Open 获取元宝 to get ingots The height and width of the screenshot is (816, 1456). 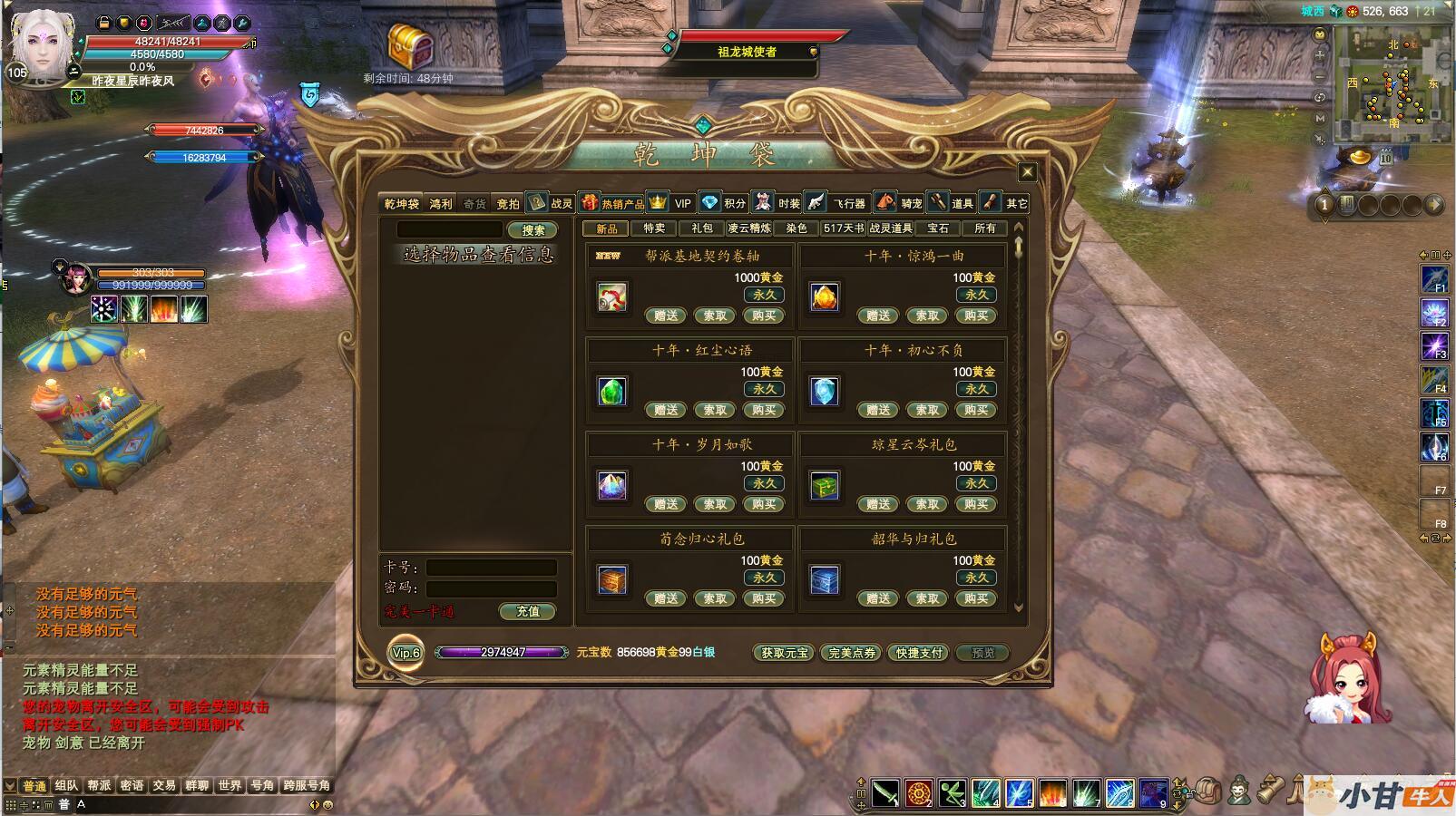(x=784, y=653)
